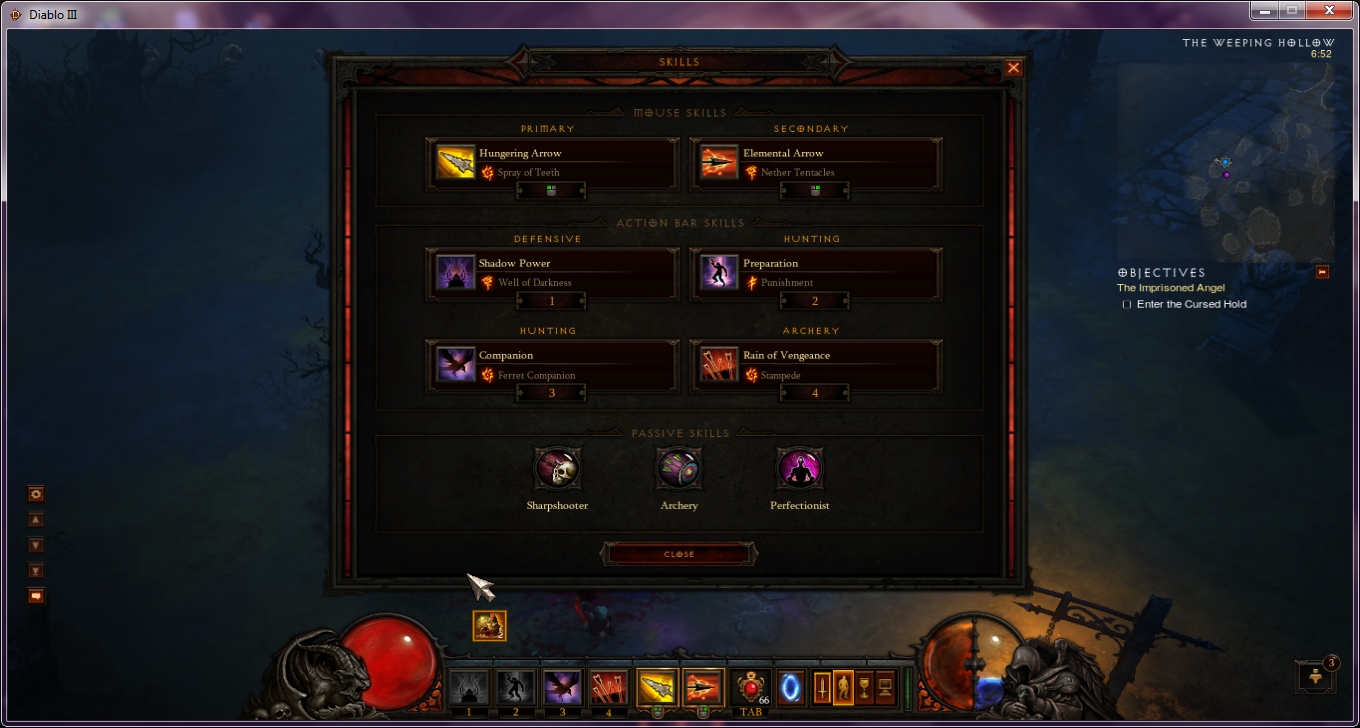Maximize the Diablo III window
Image resolution: width=1360 pixels, height=728 pixels.
1291,10
